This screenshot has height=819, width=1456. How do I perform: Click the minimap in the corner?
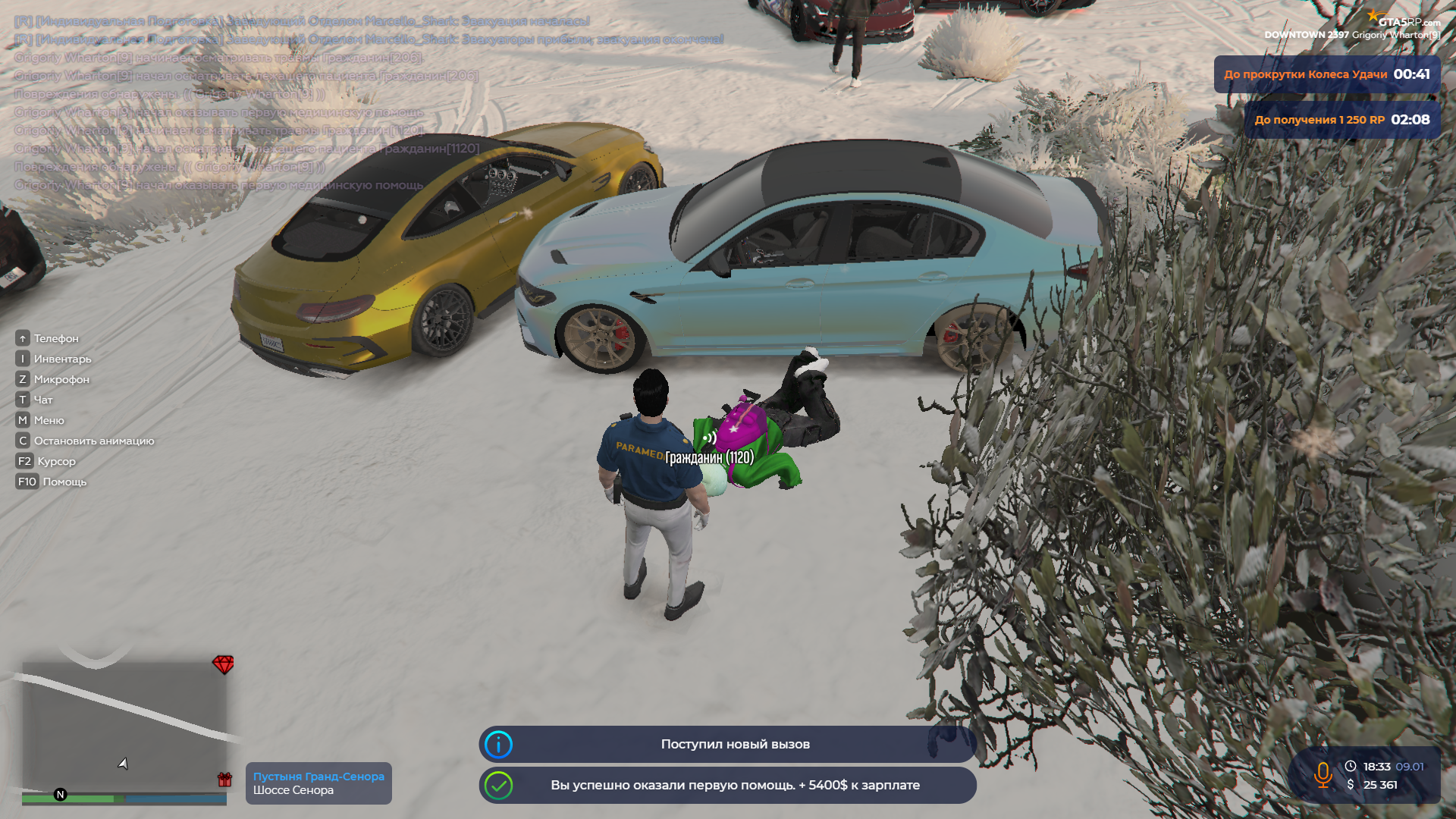(x=124, y=728)
